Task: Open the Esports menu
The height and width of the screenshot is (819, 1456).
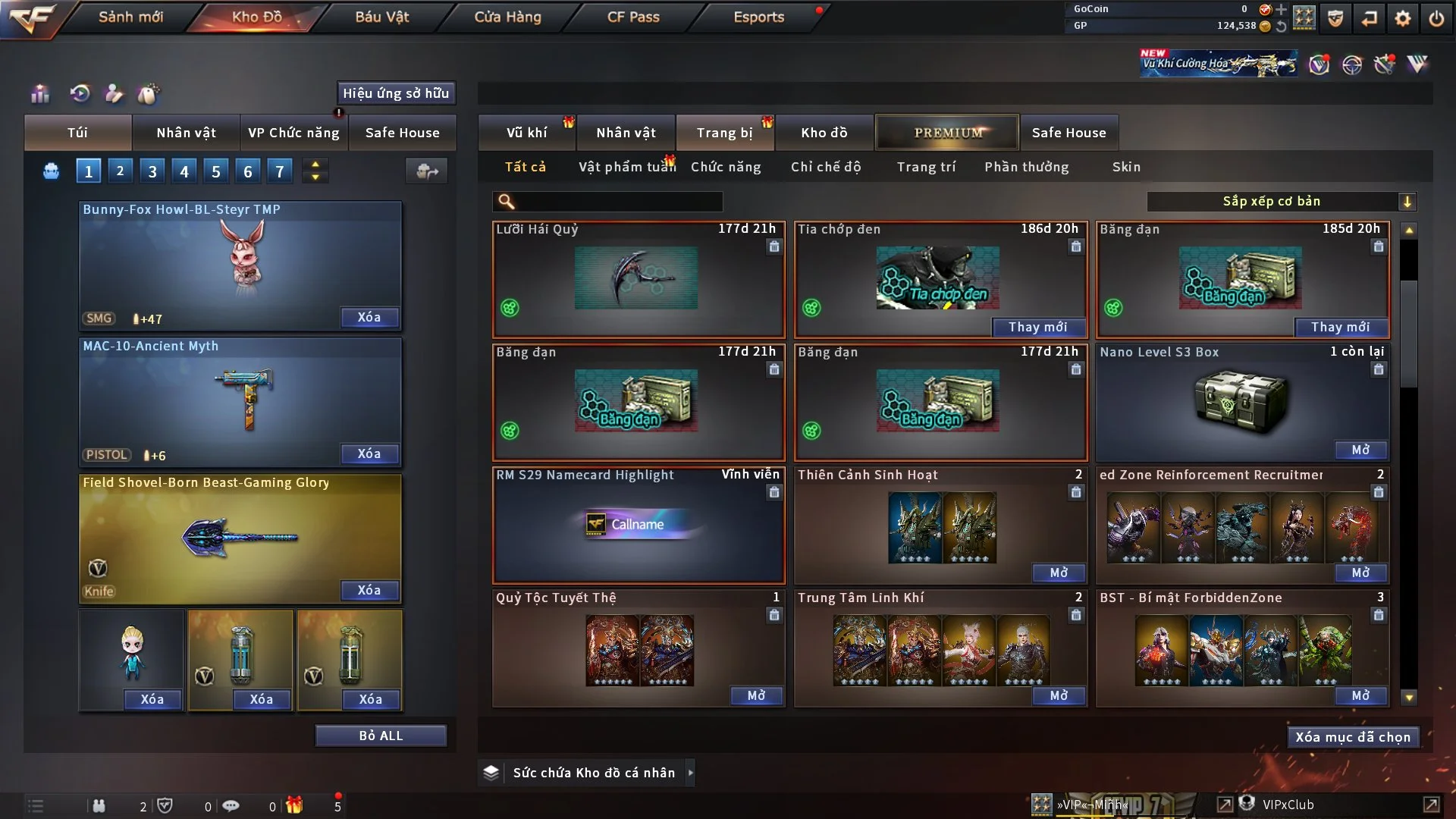Action: 758,17
